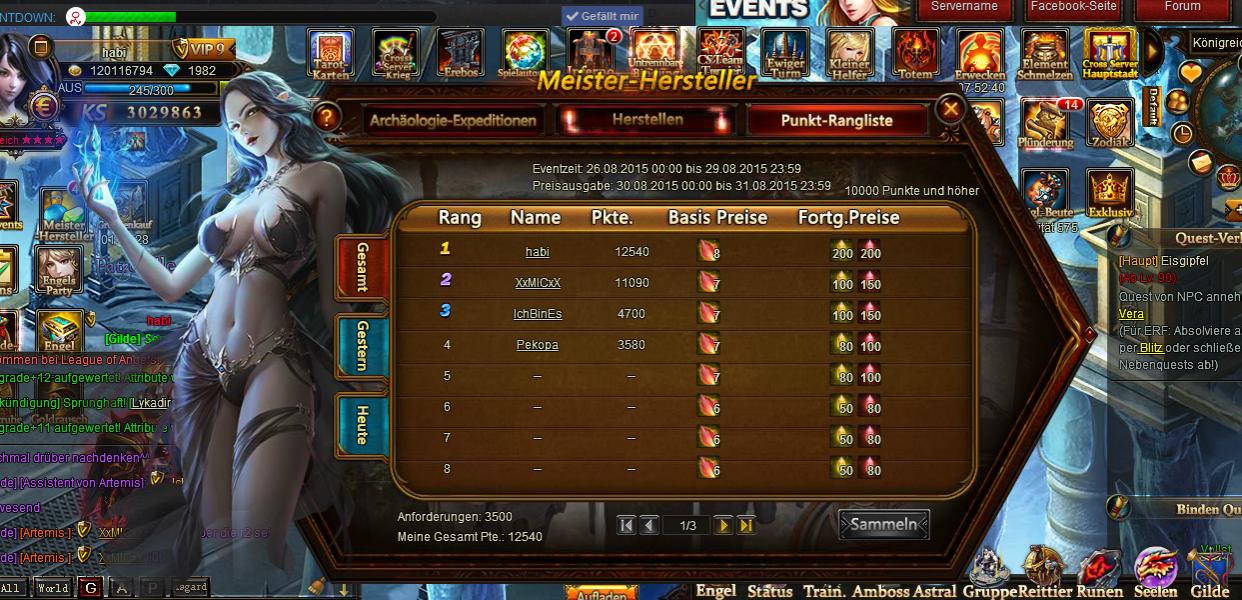Show the Gesamt ranking tab

(361, 266)
